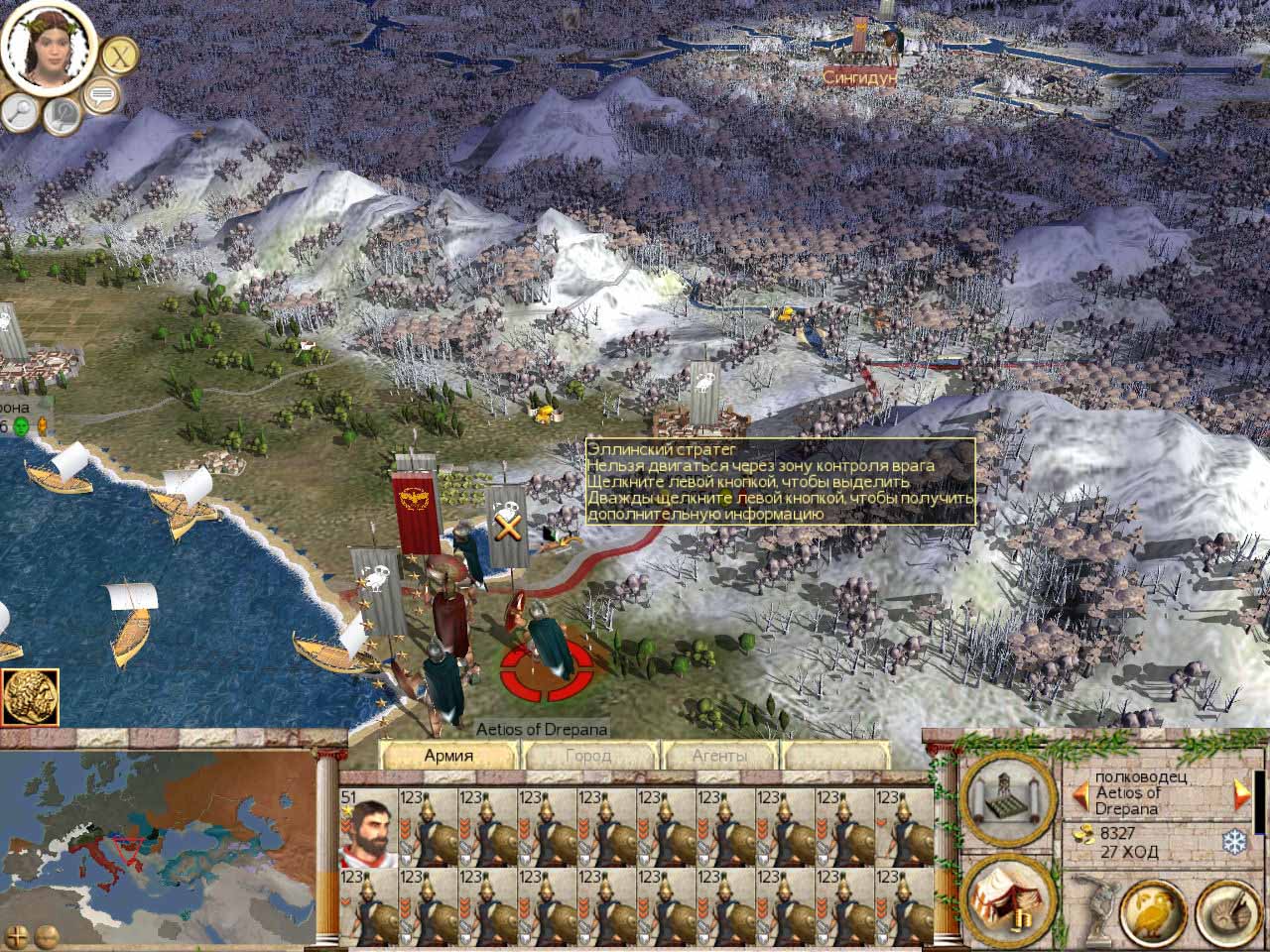
Task: Switch to the Агенты tab
Action: 719,756
